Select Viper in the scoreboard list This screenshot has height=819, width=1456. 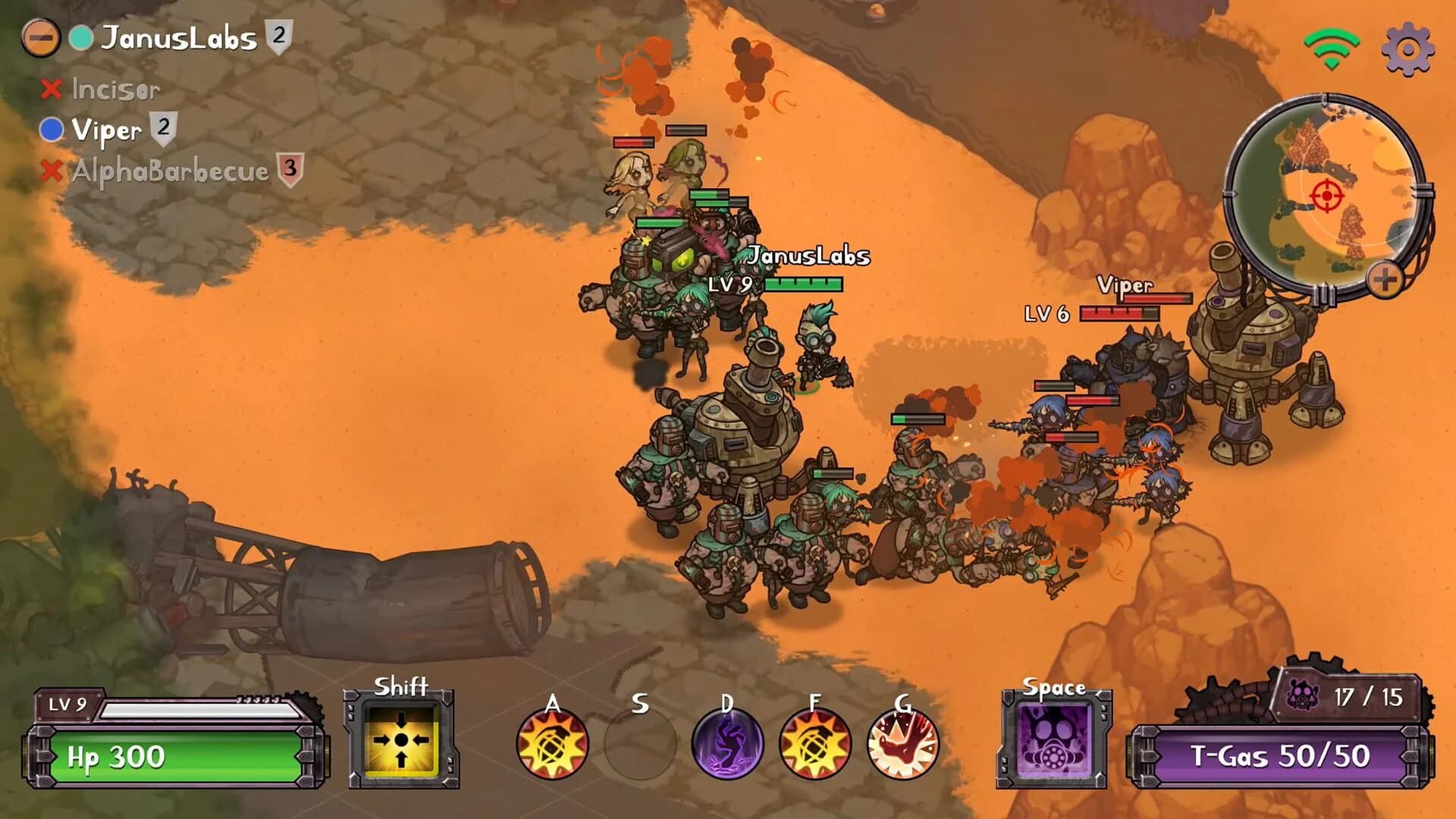(106, 130)
